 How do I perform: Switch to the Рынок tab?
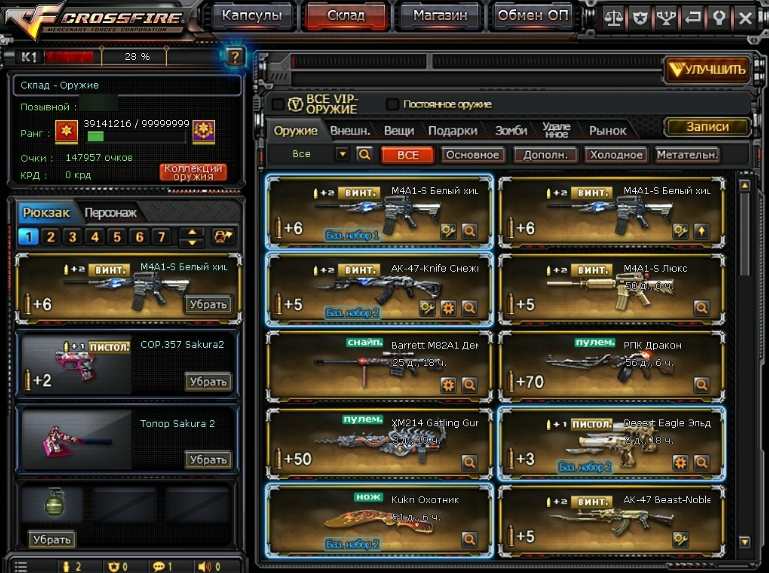tap(607, 131)
